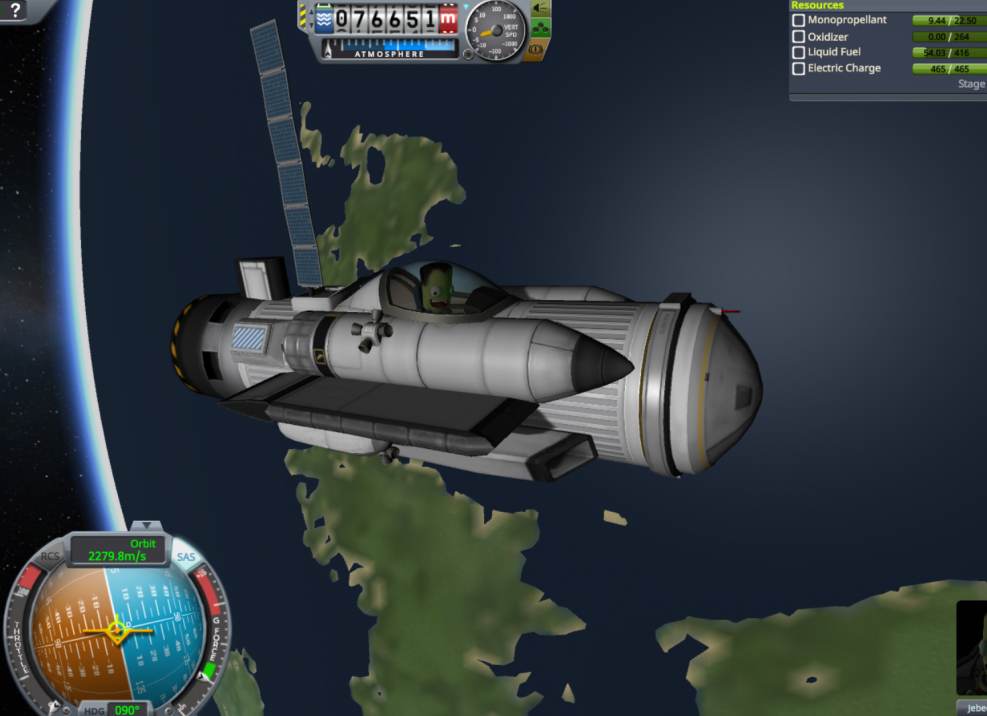Select Jebediah's crew portrait
Image resolution: width=987 pixels, height=716 pixels.
coord(972,648)
